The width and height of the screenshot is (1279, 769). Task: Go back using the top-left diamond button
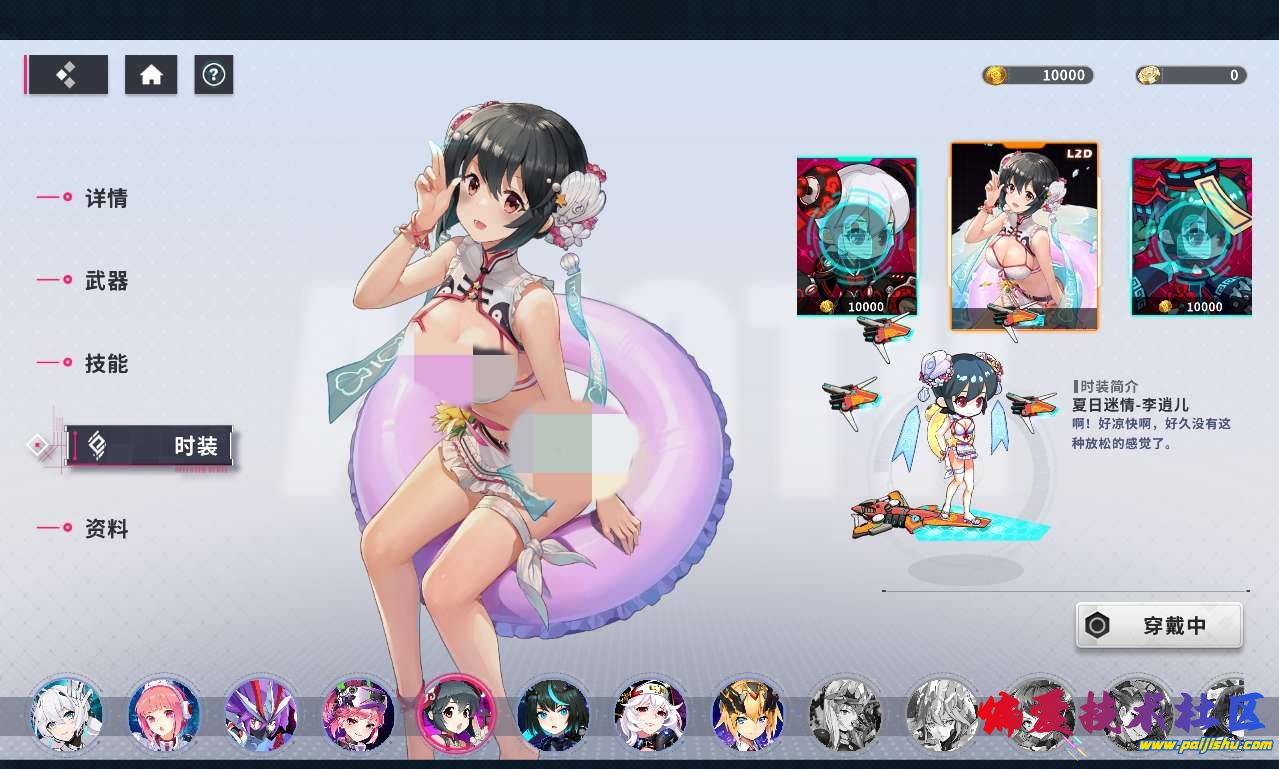pyautogui.click(x=68, y=75)
